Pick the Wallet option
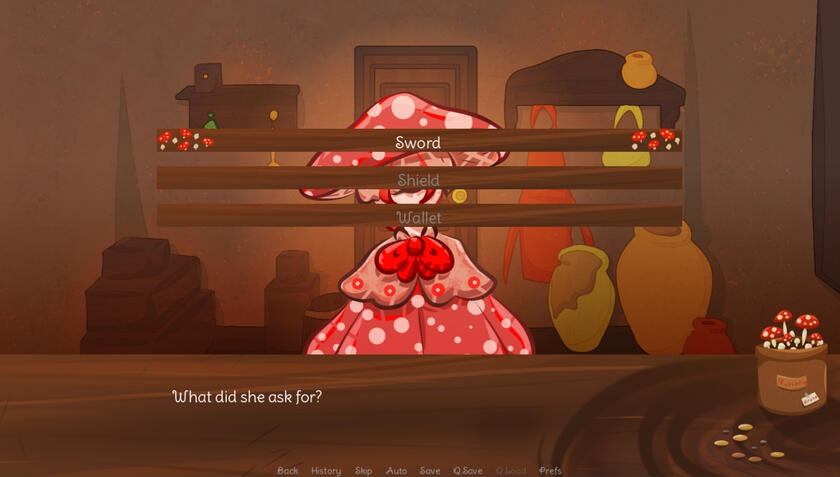The height and width of the screenshot is (477, 840). 418,217
